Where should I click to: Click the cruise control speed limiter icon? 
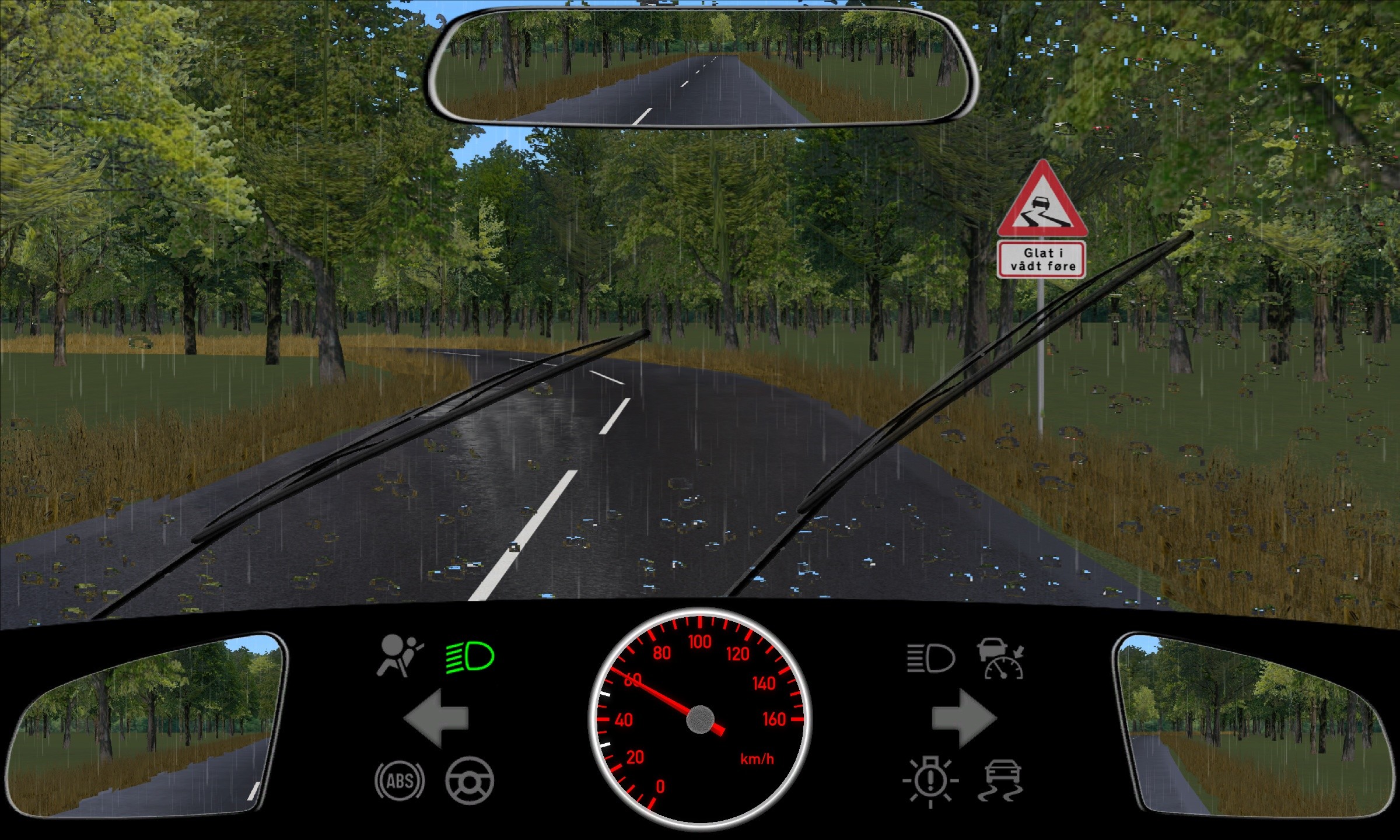pyautogui.click(x=1002, y=659)
